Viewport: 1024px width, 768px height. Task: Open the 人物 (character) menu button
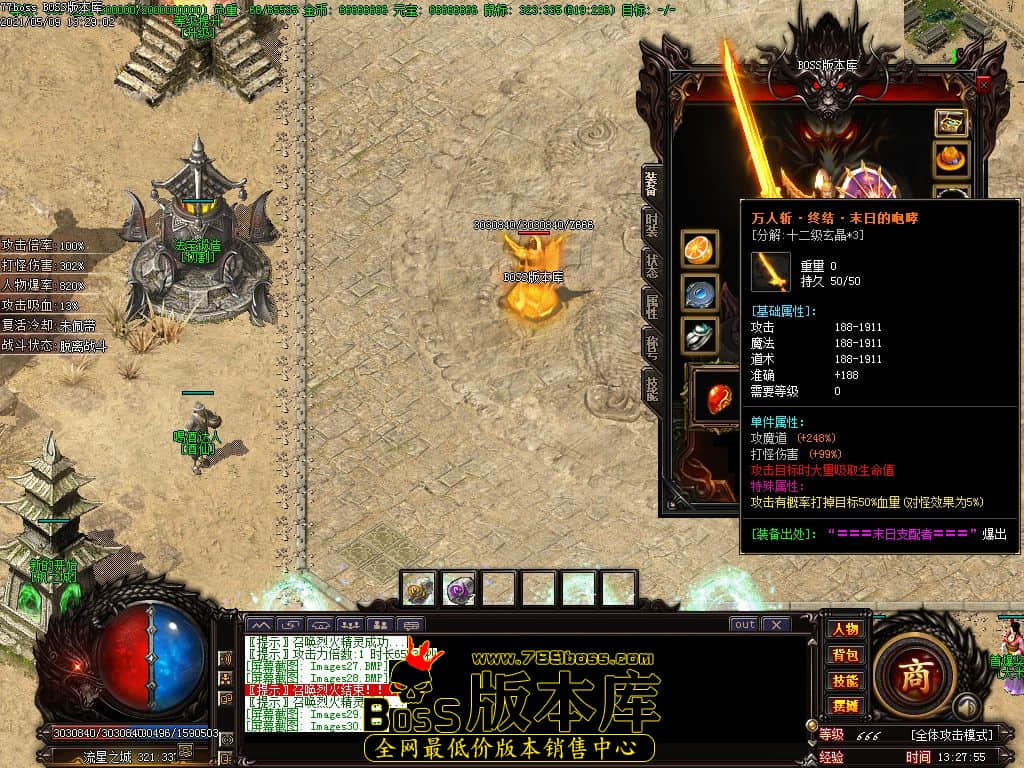[845, 629]
